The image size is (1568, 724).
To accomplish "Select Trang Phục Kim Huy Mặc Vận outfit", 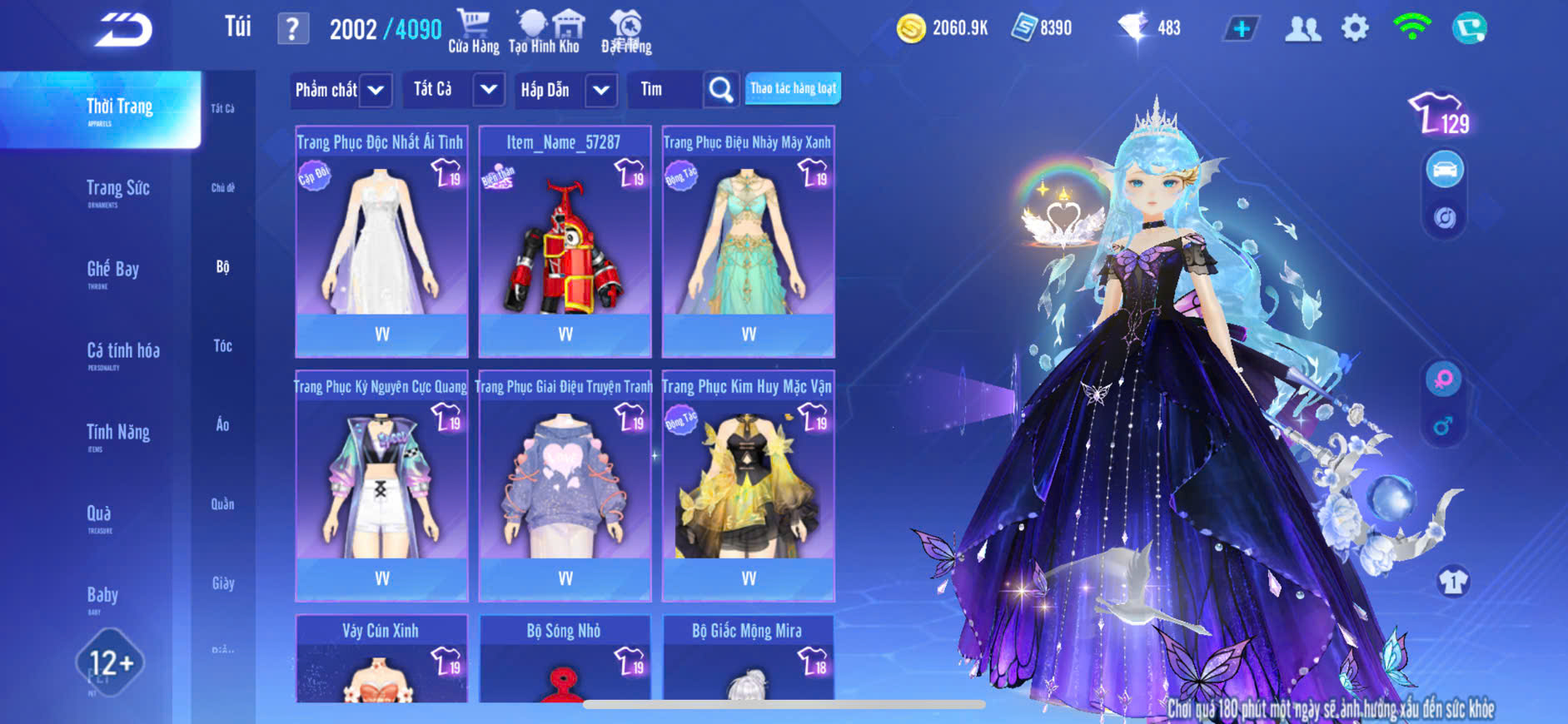I will click(x=748, y=485).
